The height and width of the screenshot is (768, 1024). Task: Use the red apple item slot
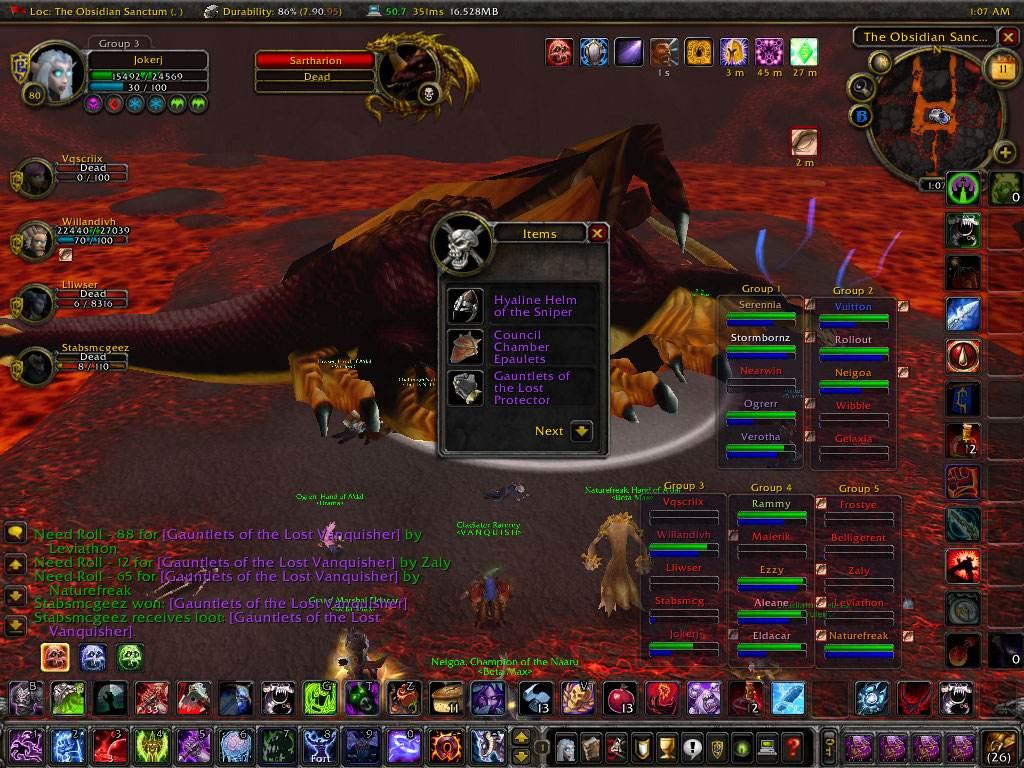tap(620, 698)
